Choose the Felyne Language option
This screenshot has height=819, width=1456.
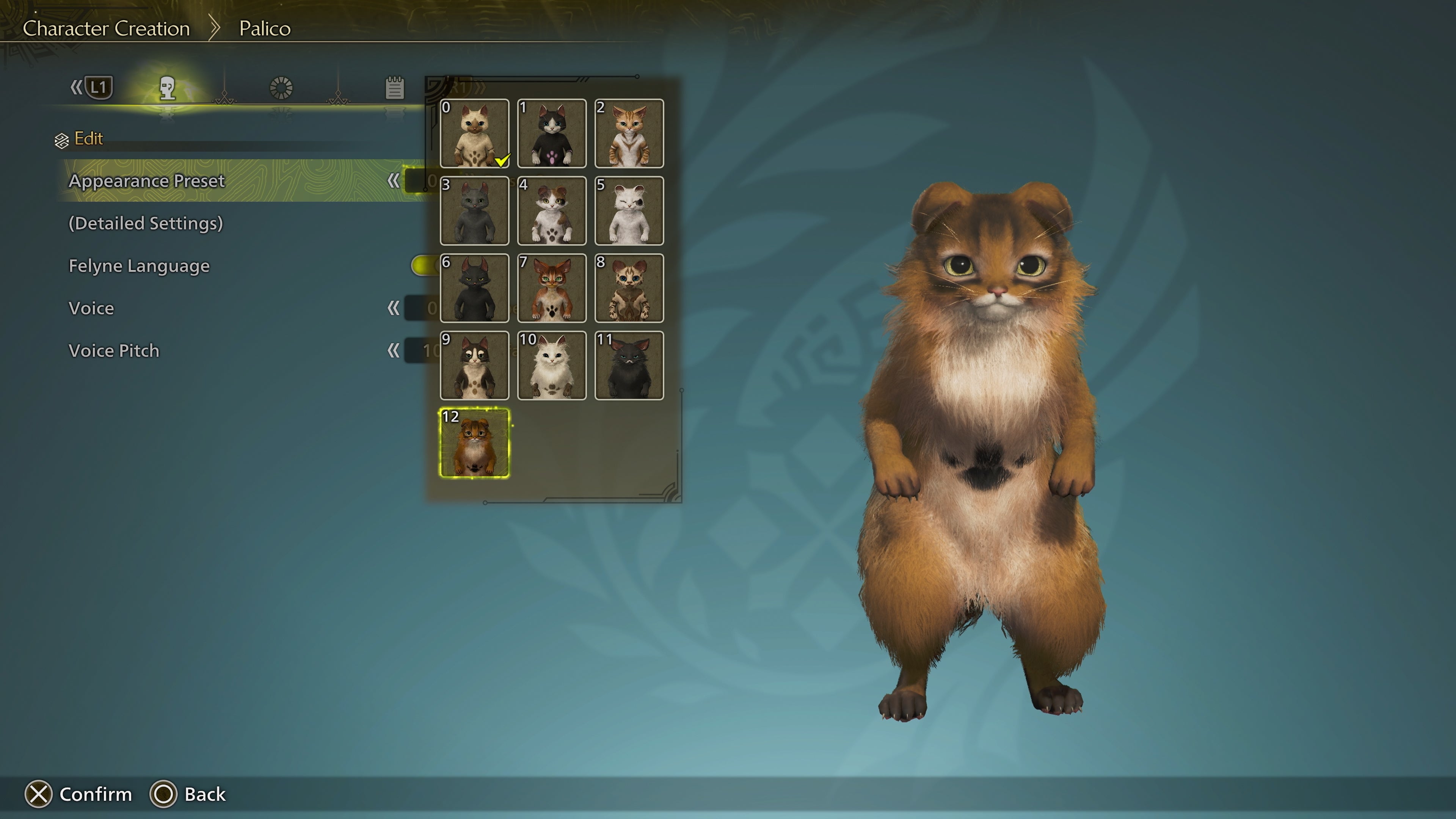(139, 266)
